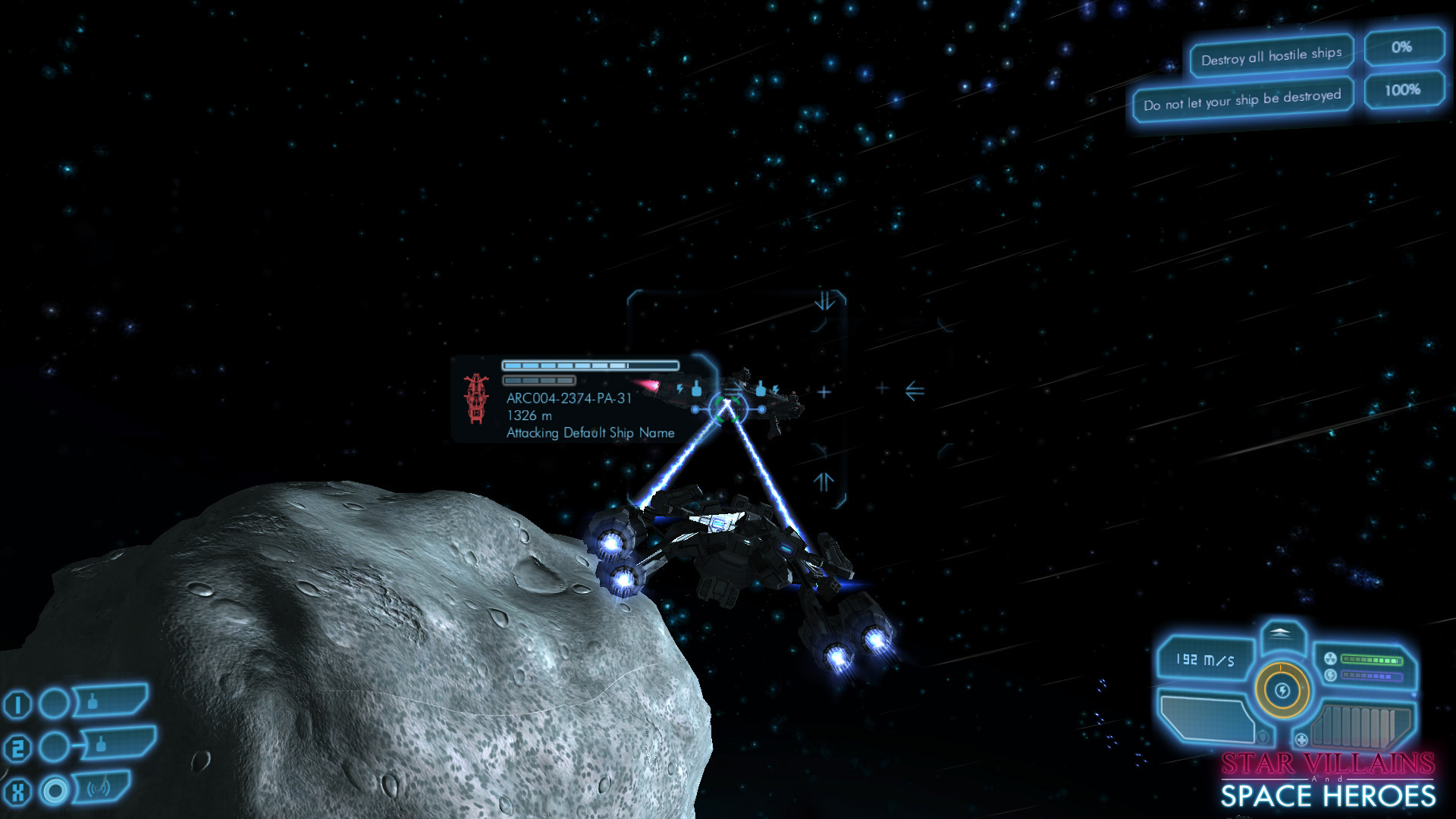Activate weapon group 1 turret slot
Screen dimensions: 1456x819
coord(111,701)
